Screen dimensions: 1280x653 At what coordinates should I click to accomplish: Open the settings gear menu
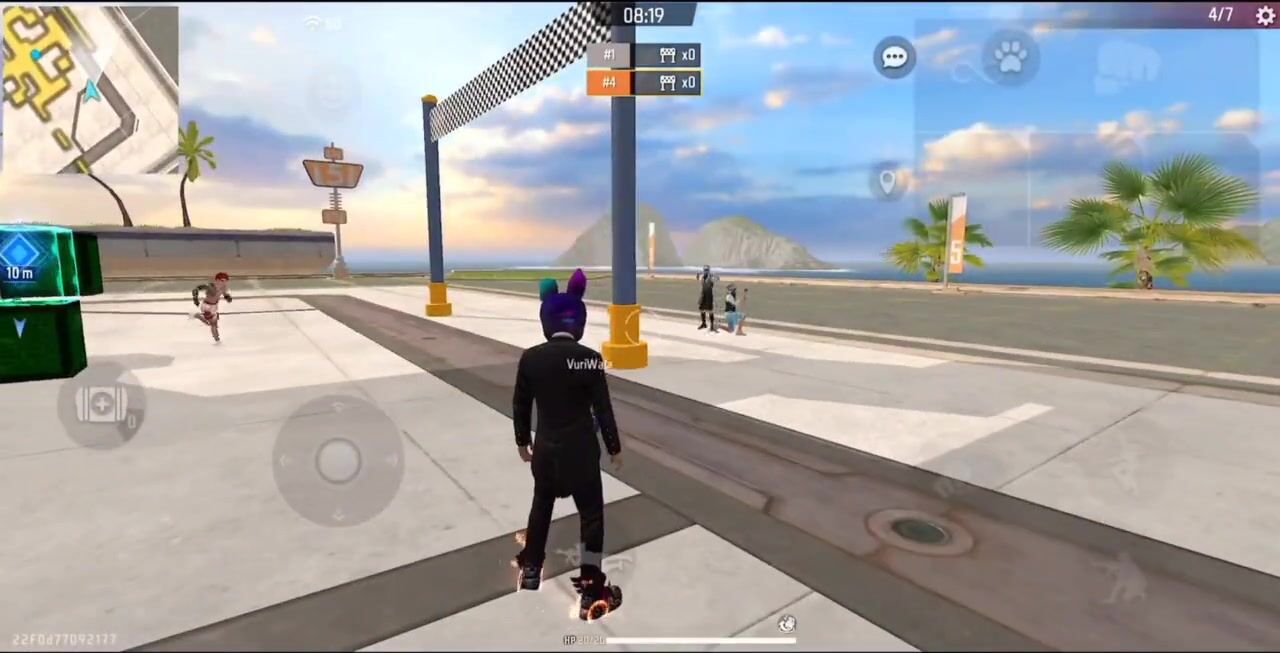[1264, 15]
